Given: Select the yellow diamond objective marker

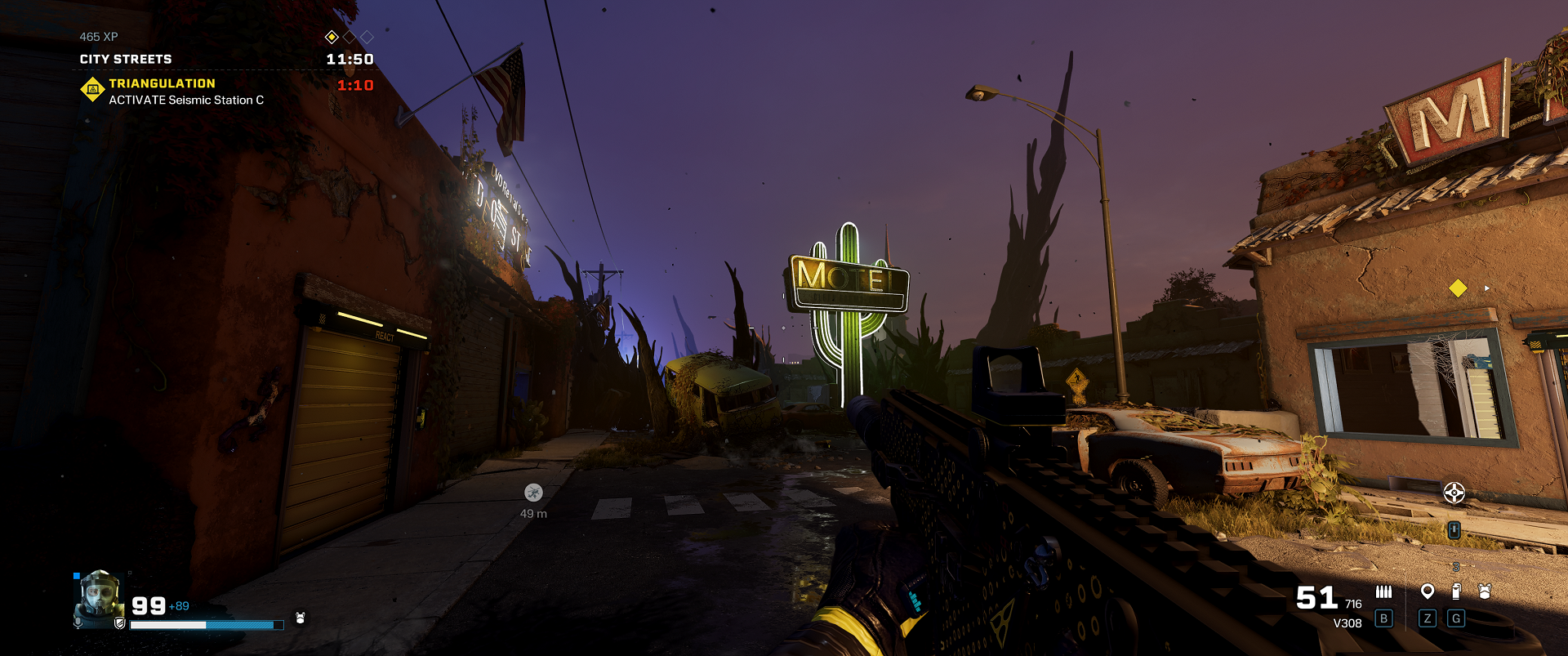Looking at the screenshot, I should point(1458,288).
